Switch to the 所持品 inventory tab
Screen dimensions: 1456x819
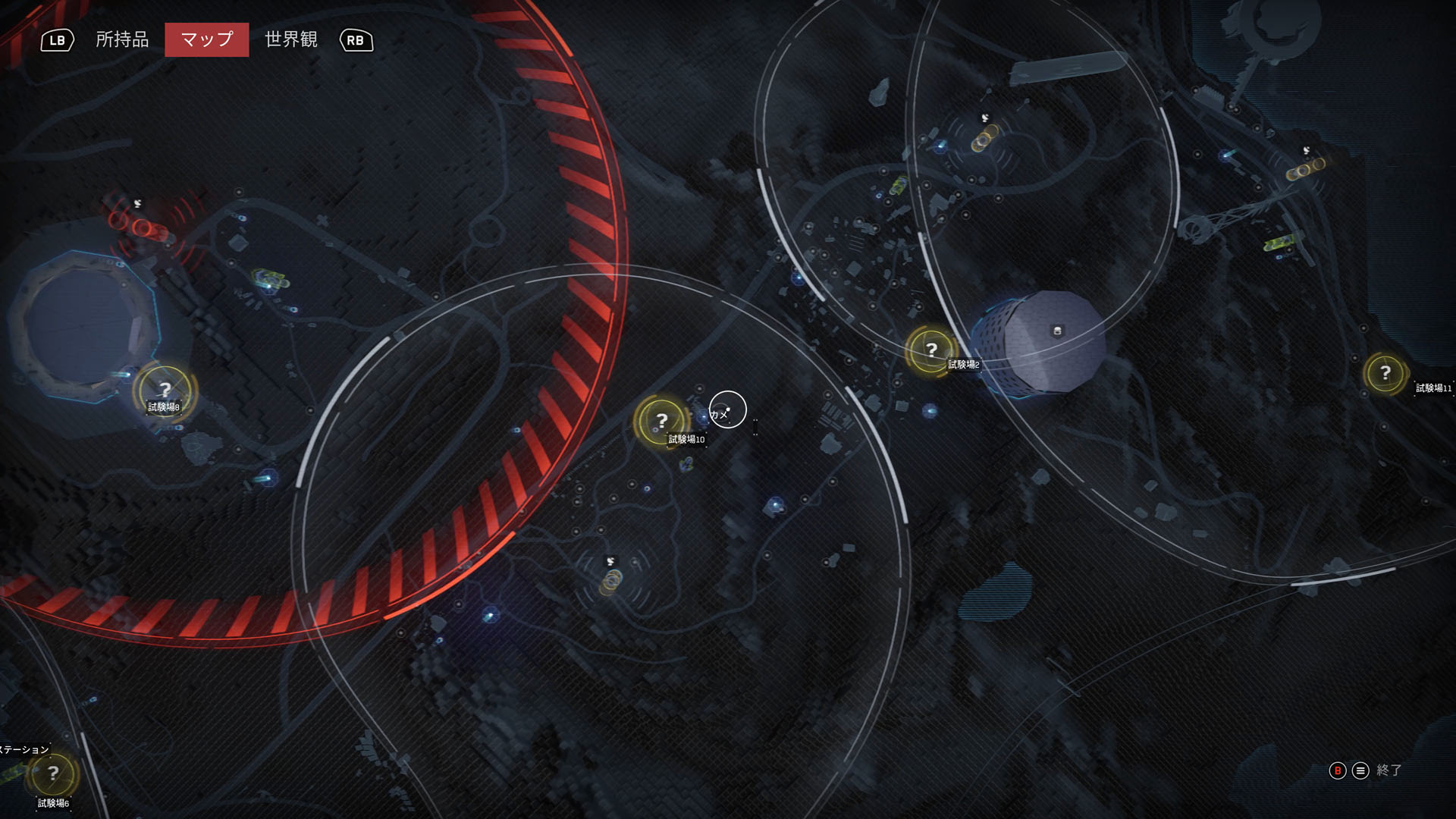tap(122, 39)
